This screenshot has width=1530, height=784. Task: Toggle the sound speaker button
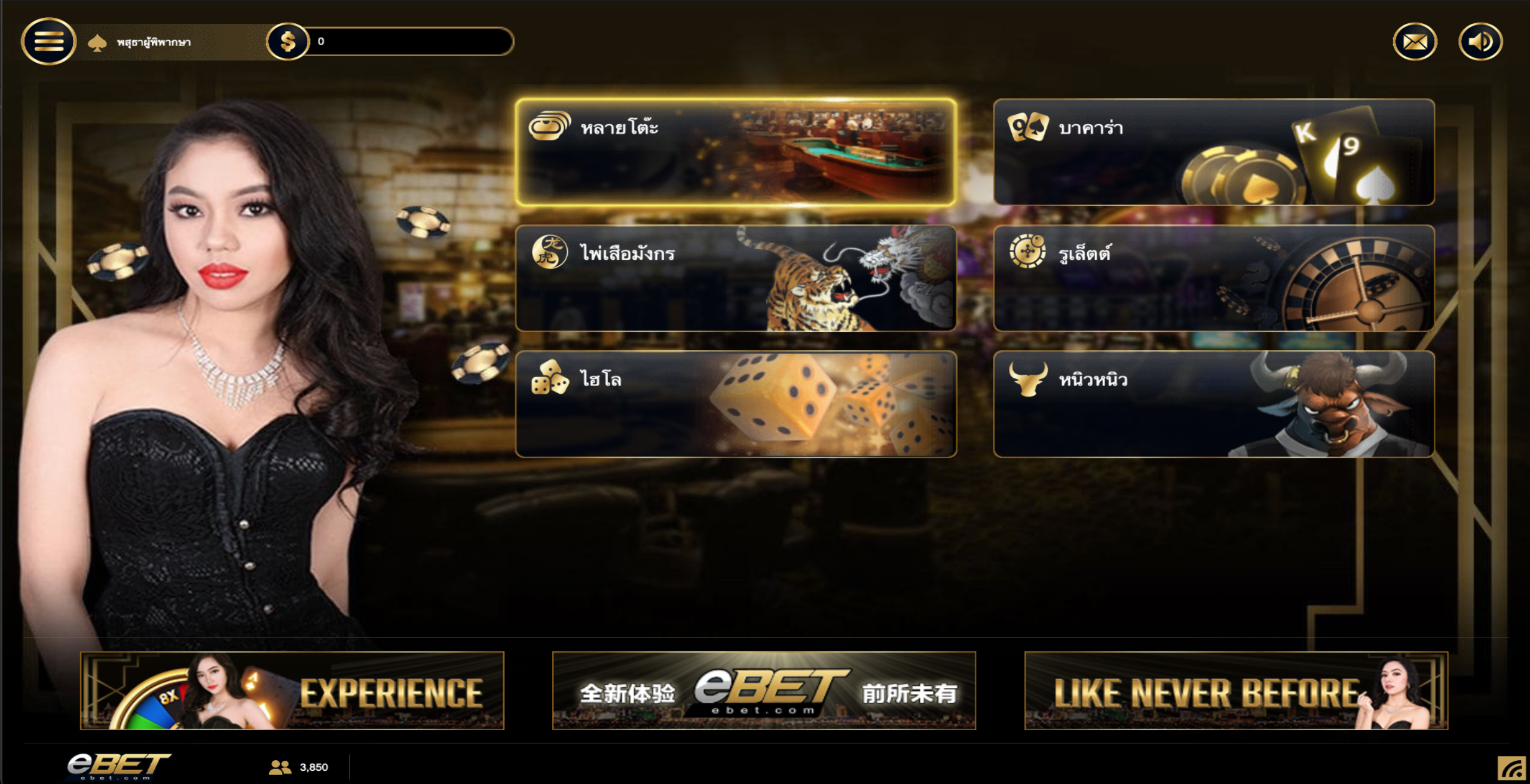(1480, 42)
